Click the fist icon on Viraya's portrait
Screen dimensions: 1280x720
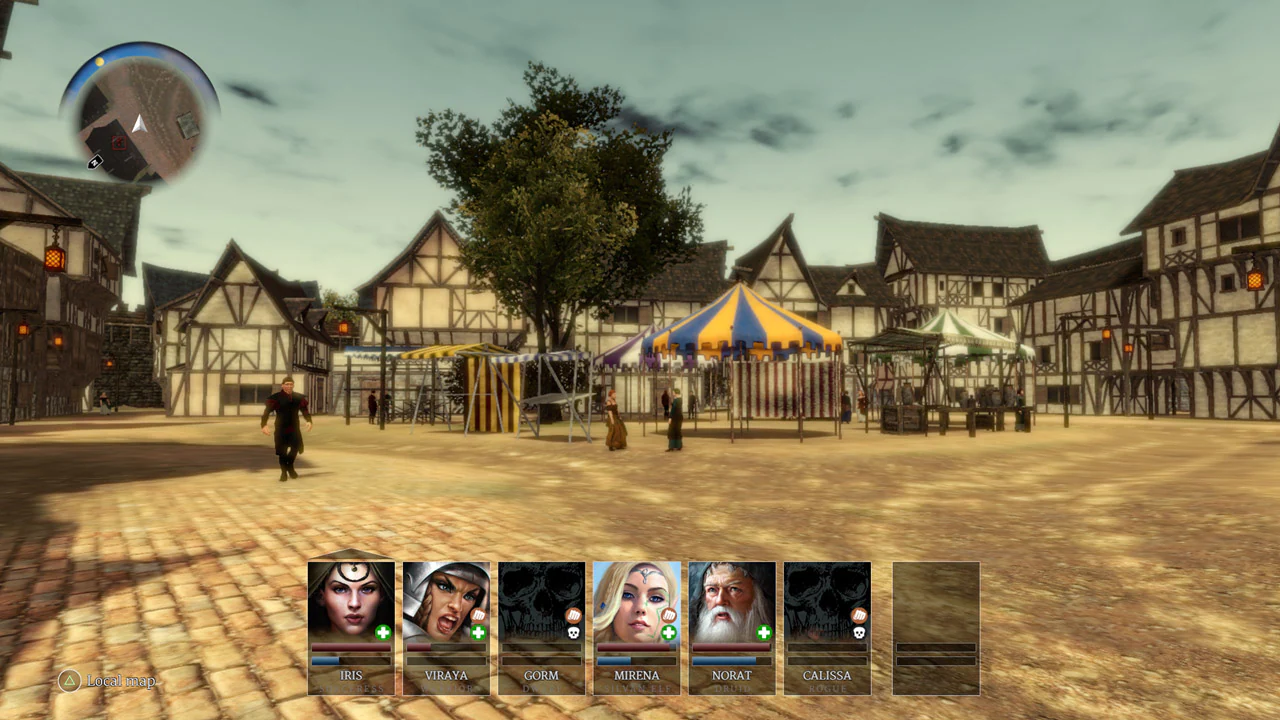(x=478, y=614)
